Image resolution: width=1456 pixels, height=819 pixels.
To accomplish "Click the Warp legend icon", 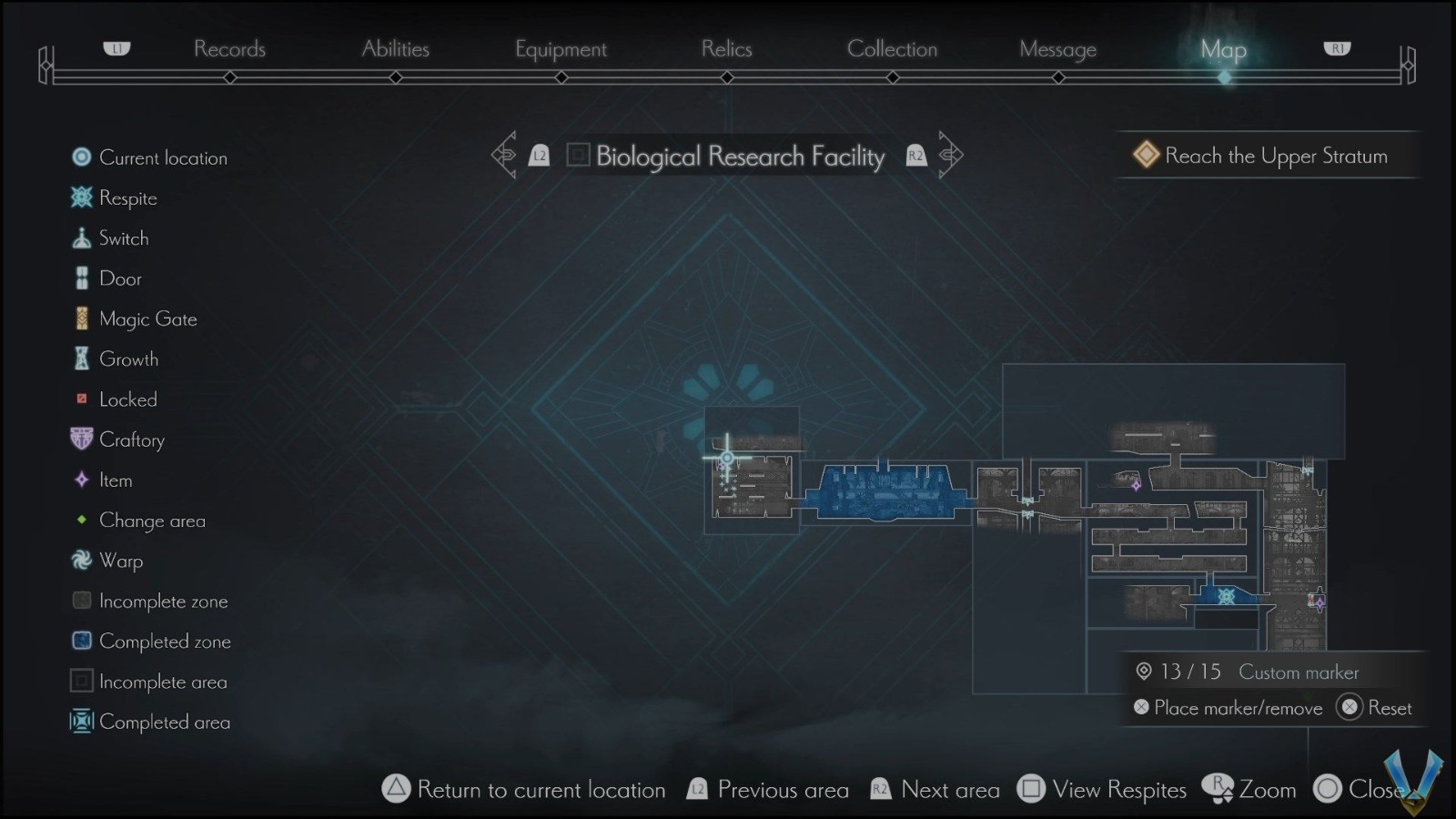I will [82, 561].
